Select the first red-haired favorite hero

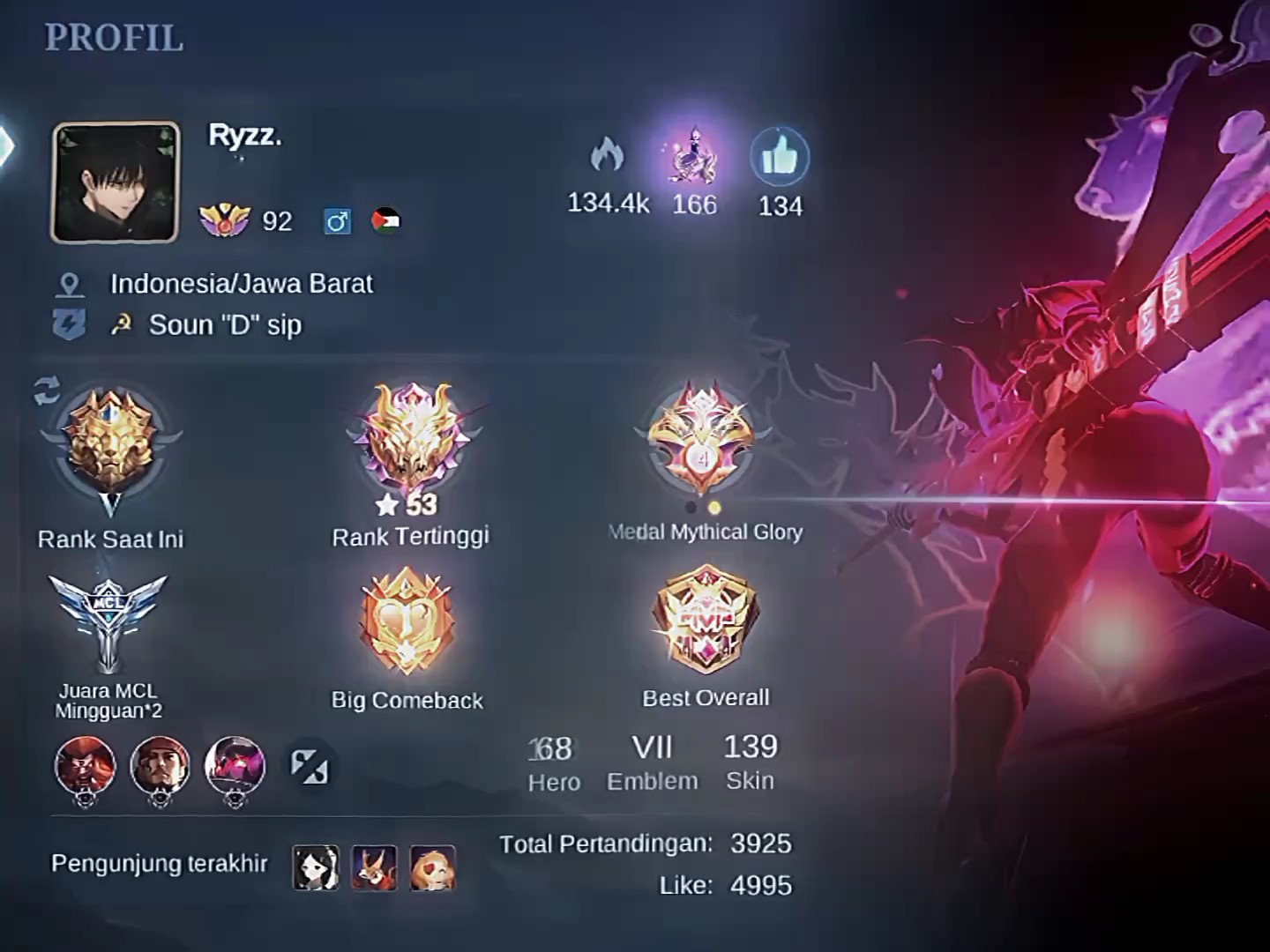86,766
